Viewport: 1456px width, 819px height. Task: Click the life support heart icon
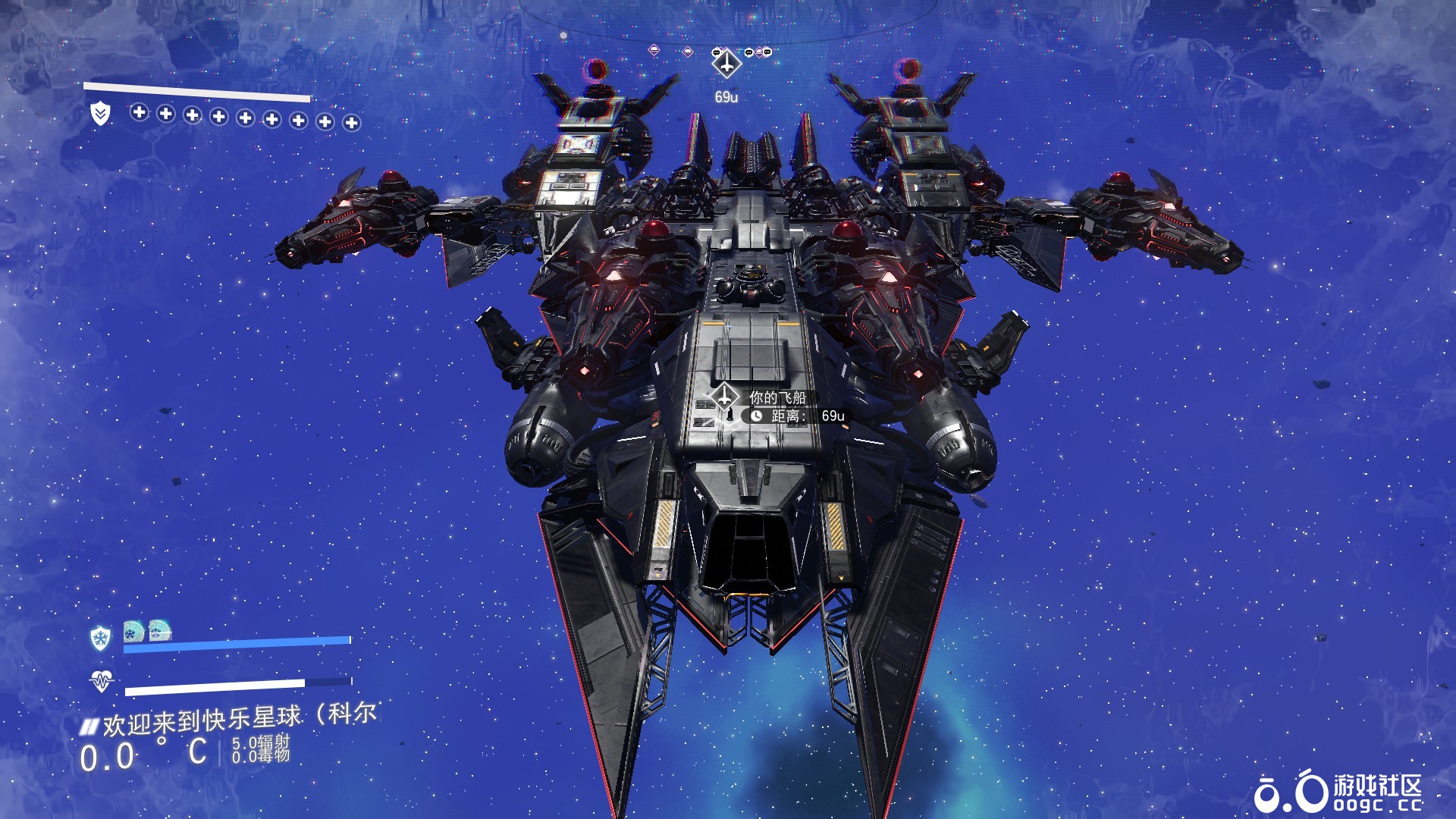[x=101, y=681]
